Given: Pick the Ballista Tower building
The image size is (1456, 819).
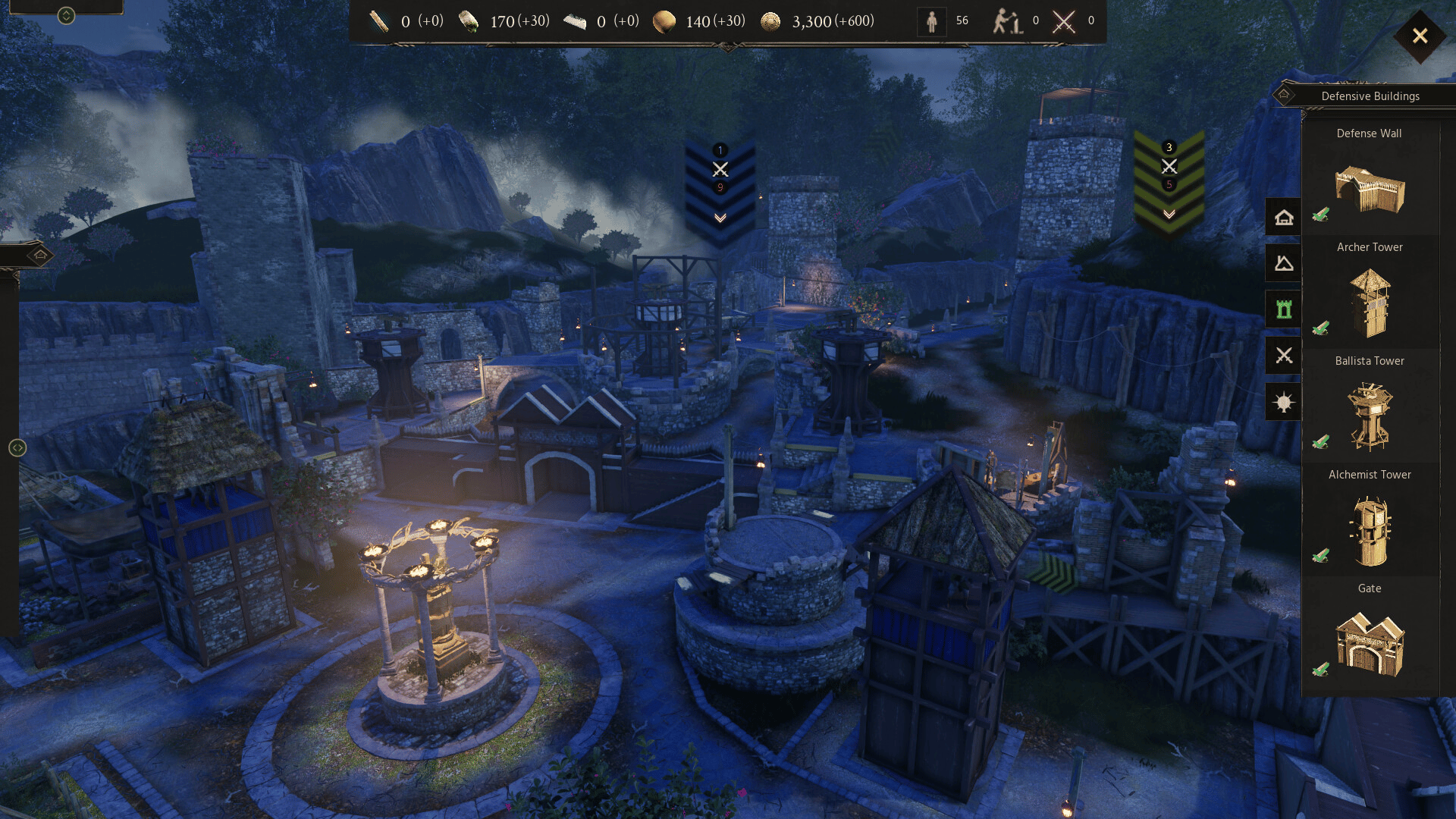Looking at the screenshot, I should coord(1370,416).
